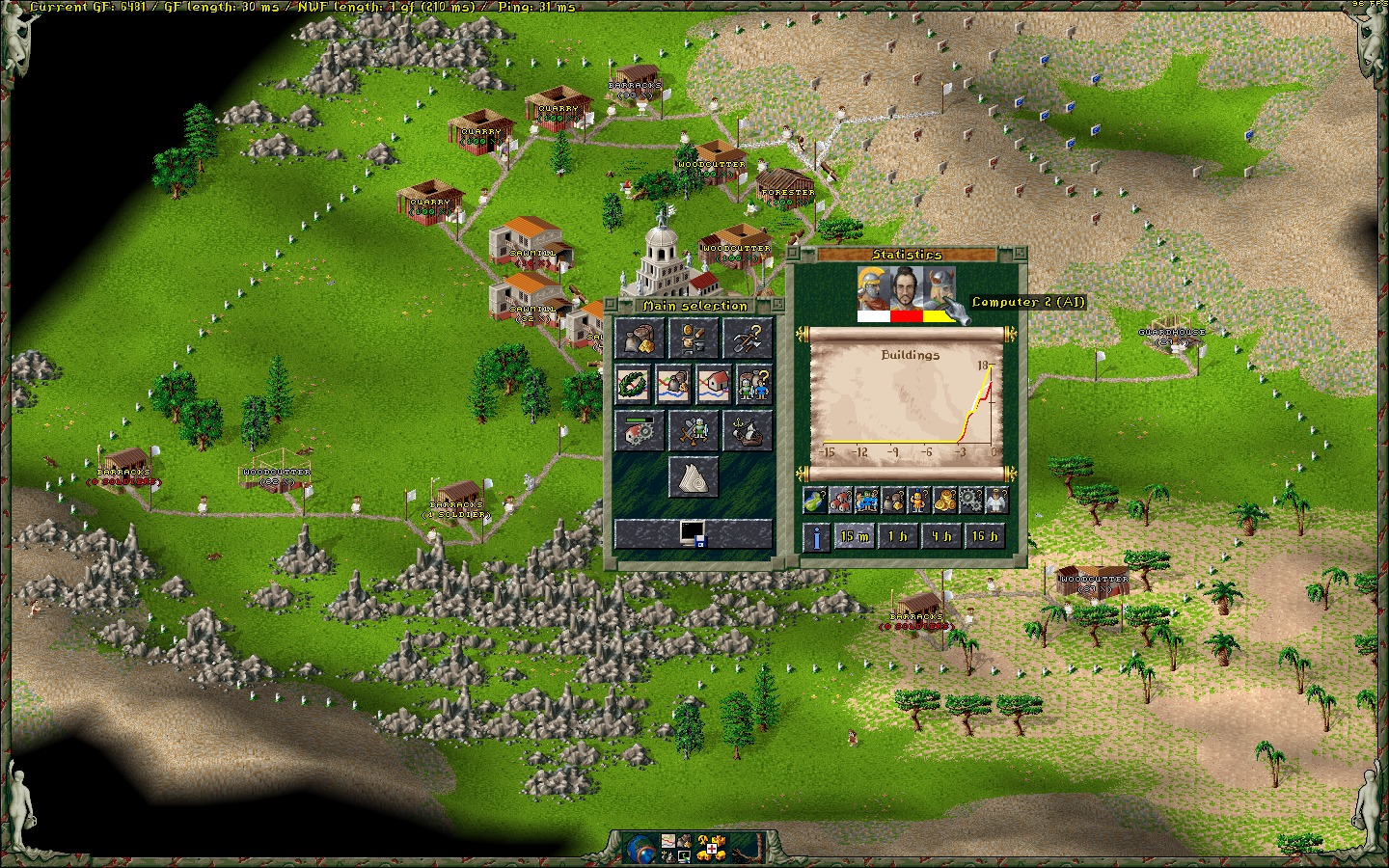Toggle the Roman helmet player portrait
This screenshot has width=1389, height=868.
pyautogui.click(x=873, y=287)
